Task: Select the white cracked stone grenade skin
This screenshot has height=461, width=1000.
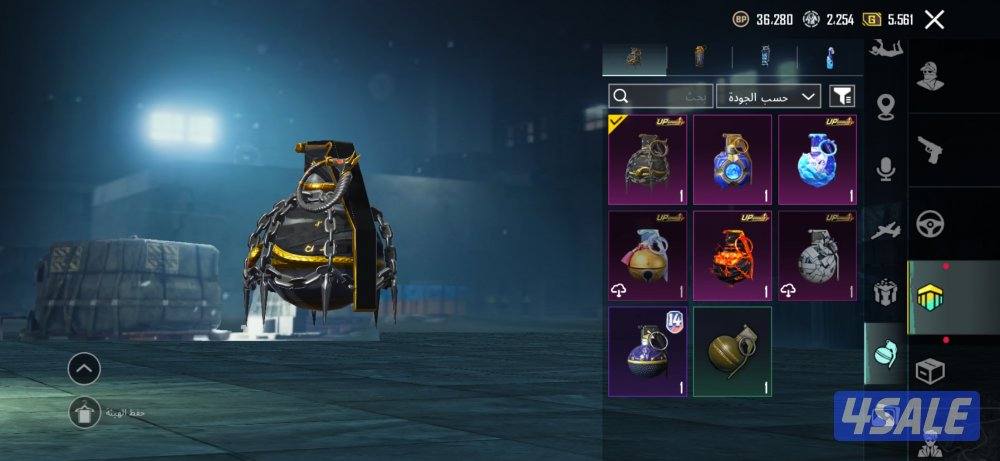Action: pyautogui.click(x=817, y=256)
